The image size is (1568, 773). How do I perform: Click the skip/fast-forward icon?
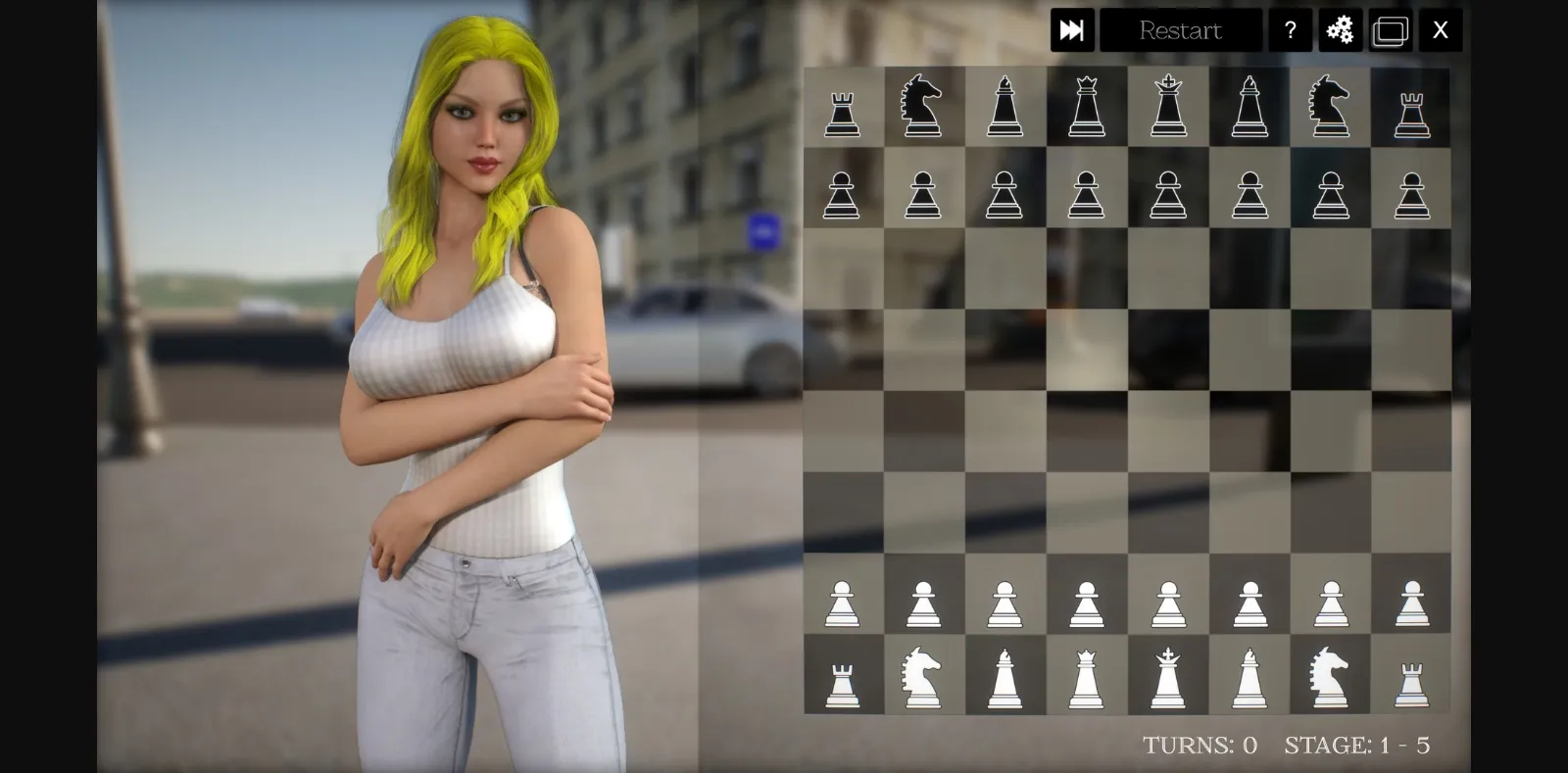pyautogui.click(x=1073, y=30)
